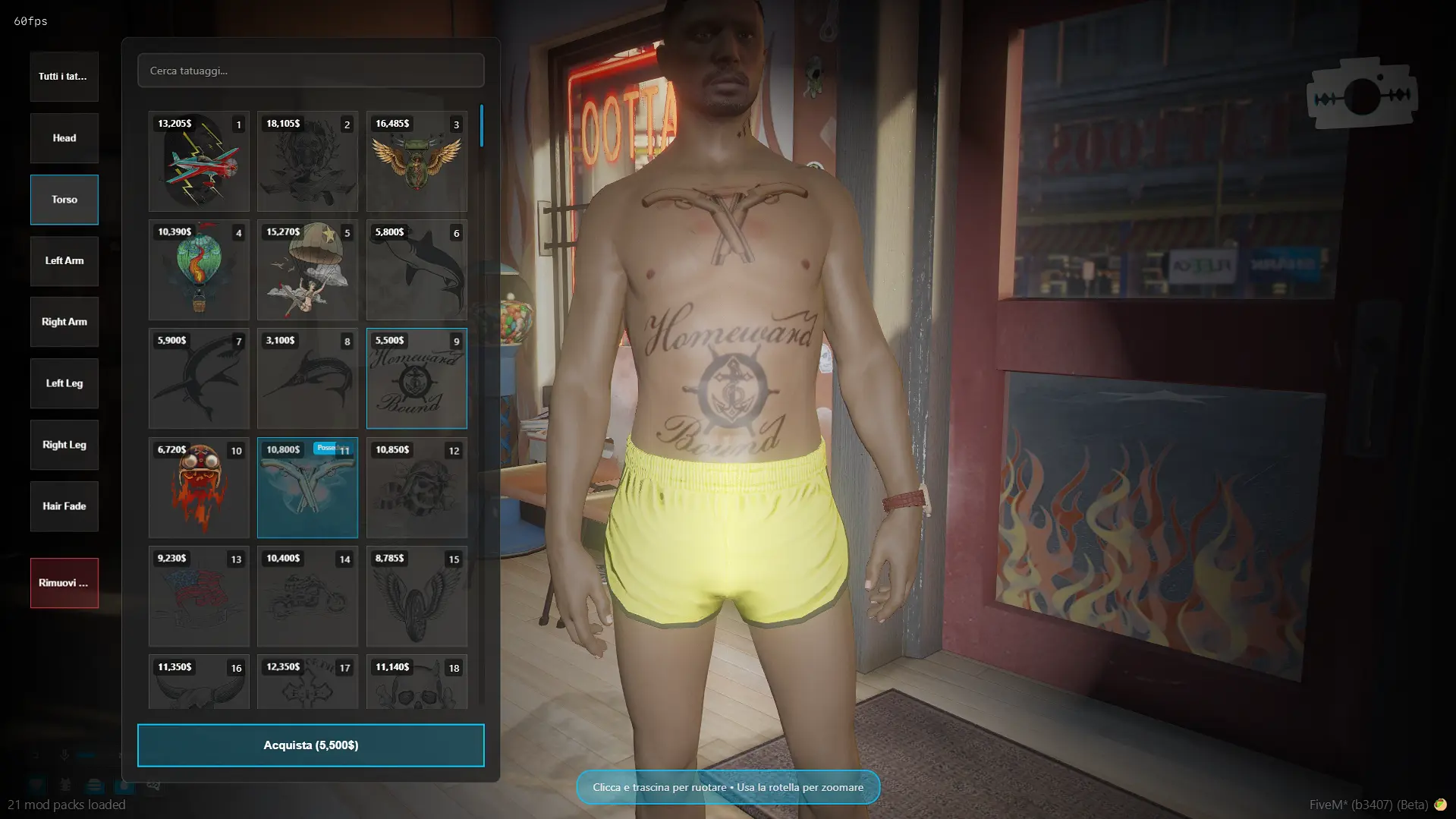Select tattoo 11 marked with Posse badge
This screenshot has width=1456, height=819.
tap(307, 488)
